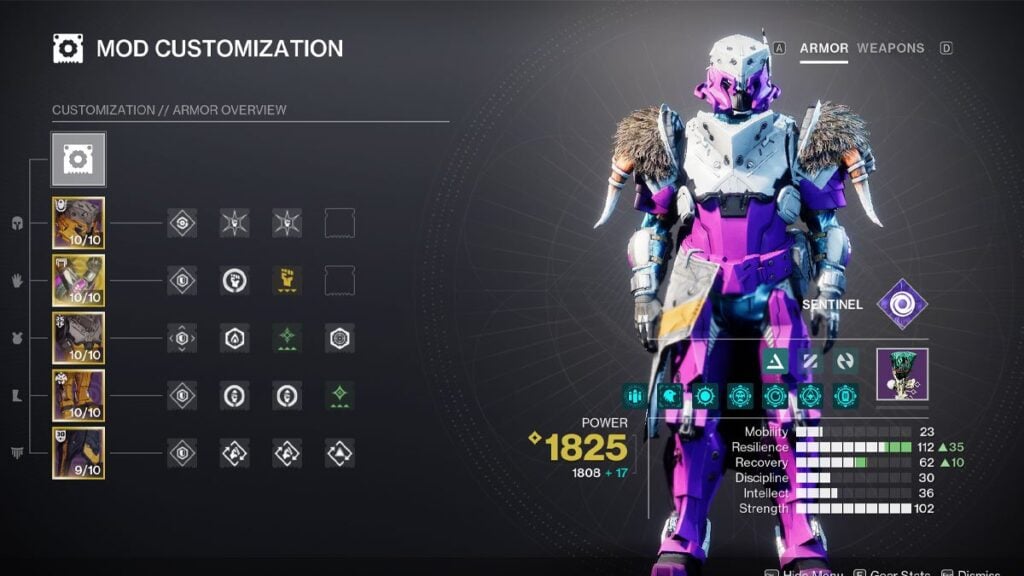Select the yellow fist mod

click(x=287, y=281)
